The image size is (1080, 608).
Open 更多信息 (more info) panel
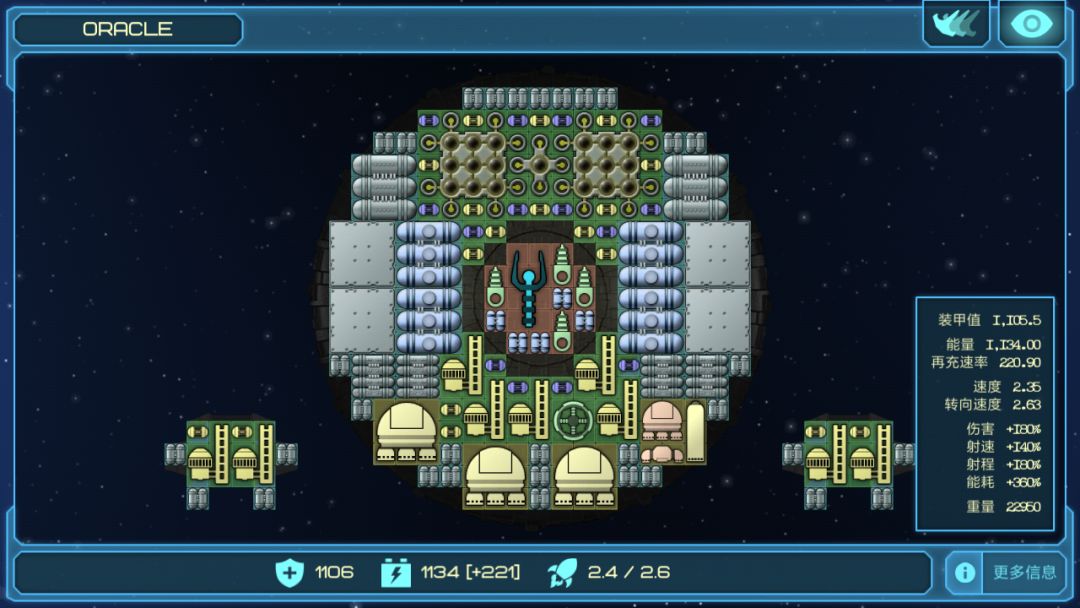tap(1024, 572)
